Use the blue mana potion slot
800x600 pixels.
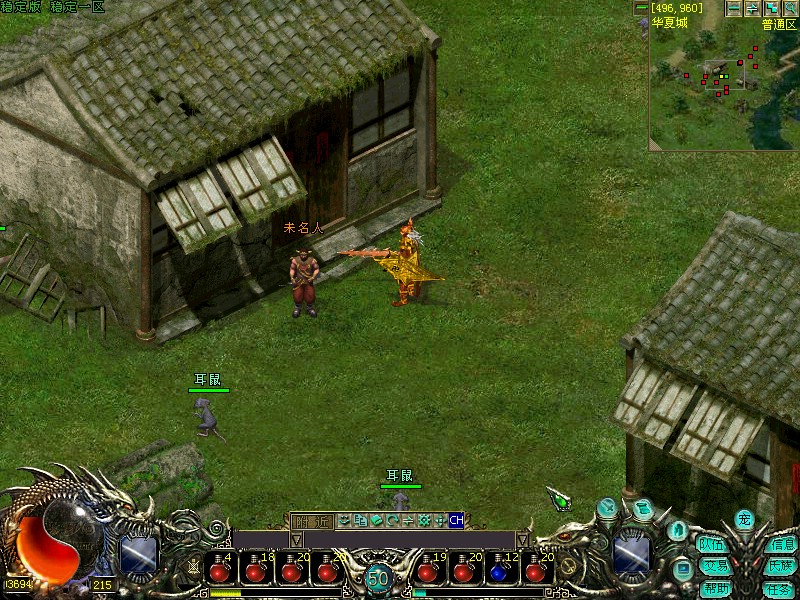(x=499, y=571)
